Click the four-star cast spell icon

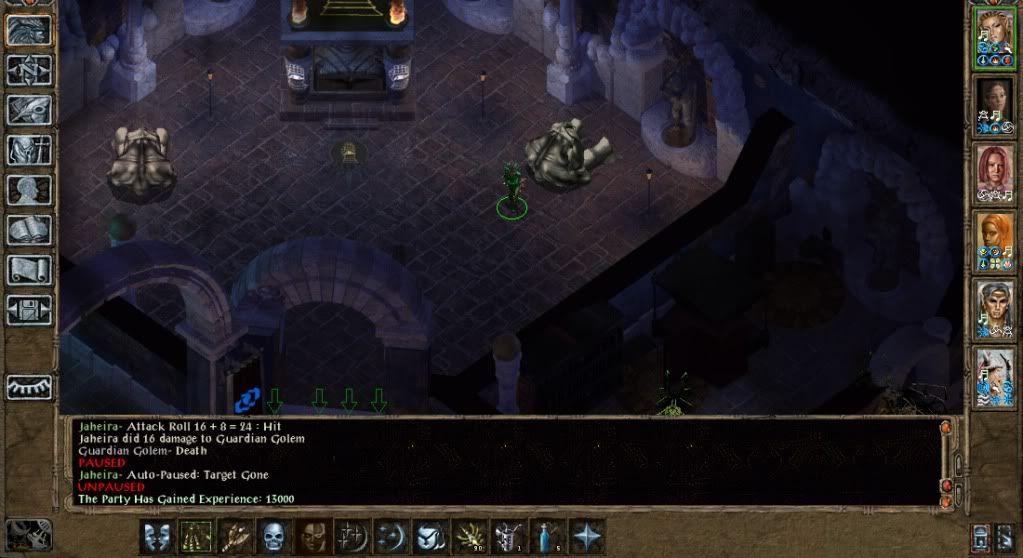pyautogui.click(x=352, y=537)
